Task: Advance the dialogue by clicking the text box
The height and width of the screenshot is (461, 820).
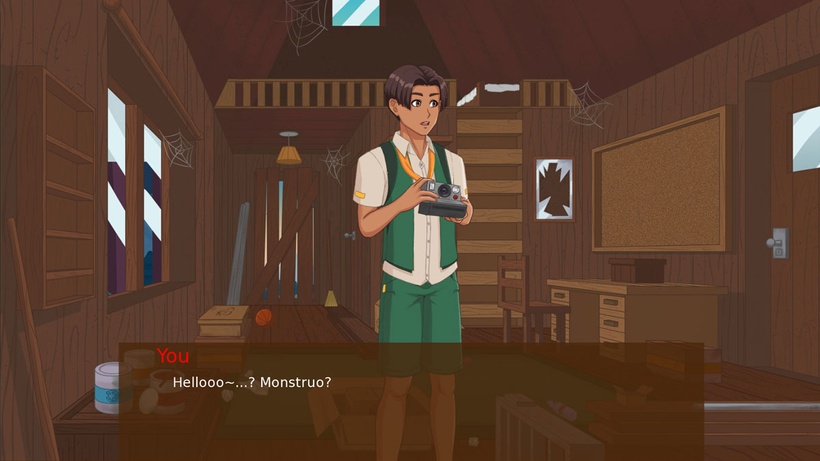Action: (x=410, y=400)
